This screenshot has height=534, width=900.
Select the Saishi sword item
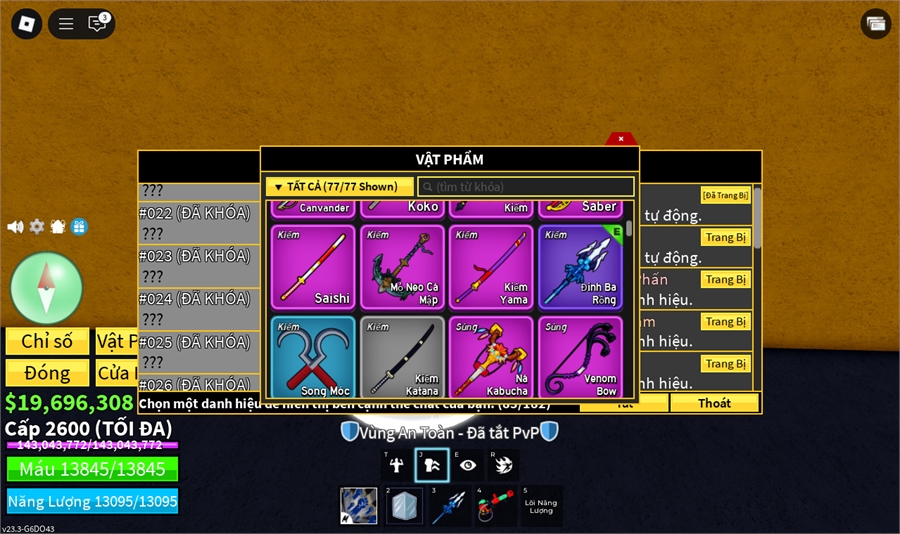(x=312, y=267)
